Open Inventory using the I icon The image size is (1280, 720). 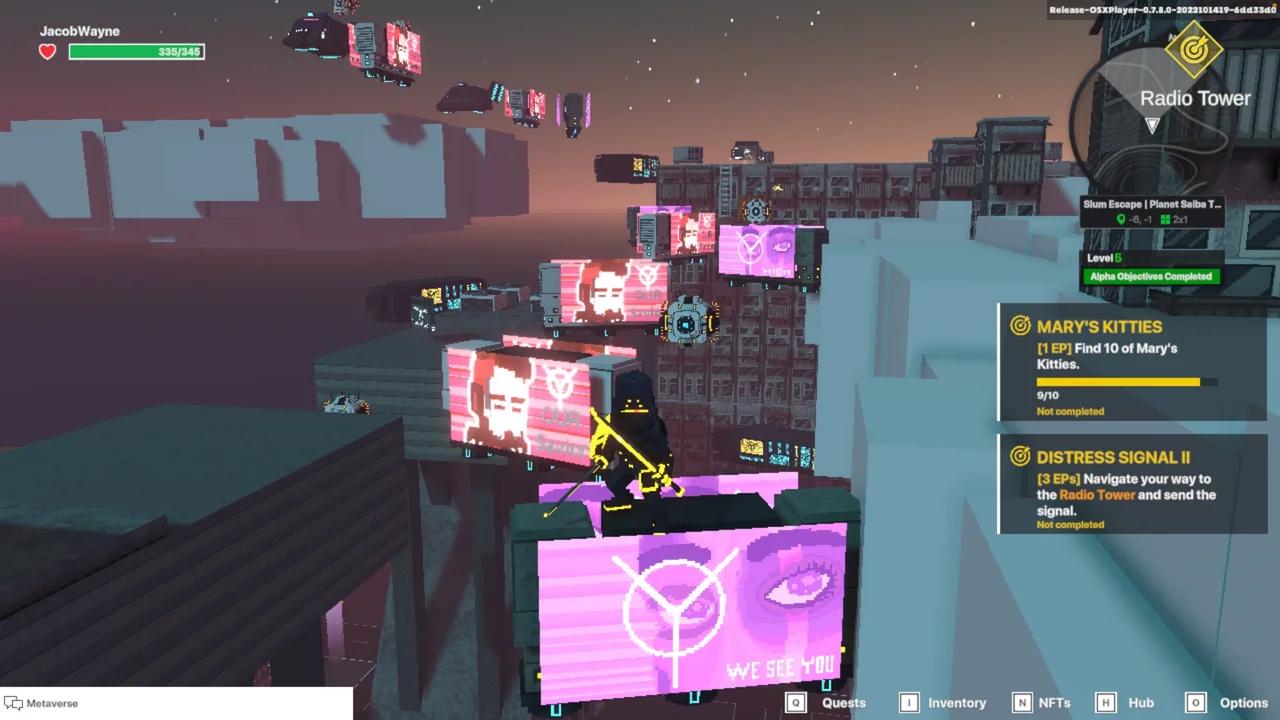[x=910, y=703]
